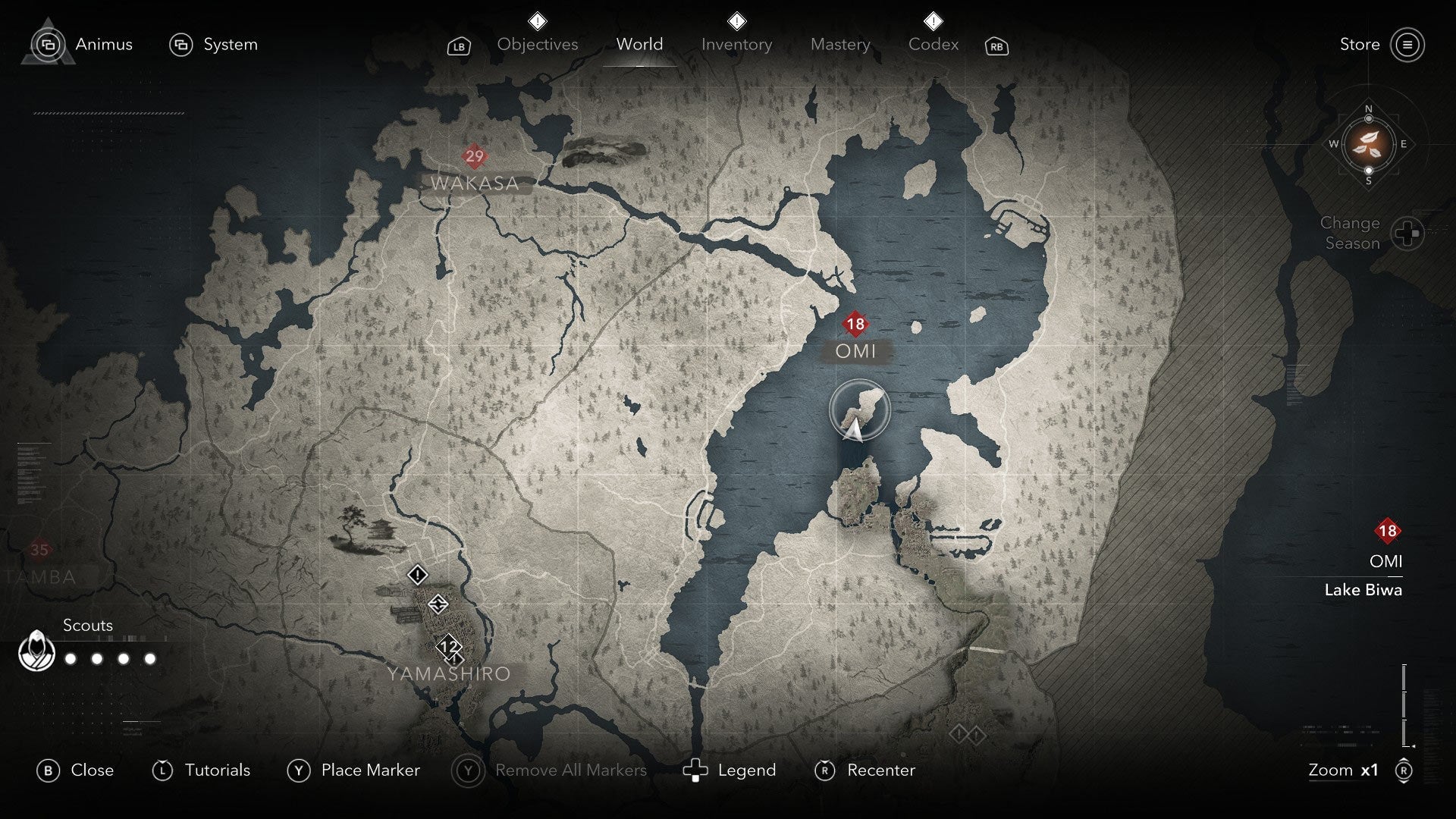Switch to the Inventory tab
The height and width of the screenshot is (819, 1456).
pyautogui.click(x=736, y=44)
